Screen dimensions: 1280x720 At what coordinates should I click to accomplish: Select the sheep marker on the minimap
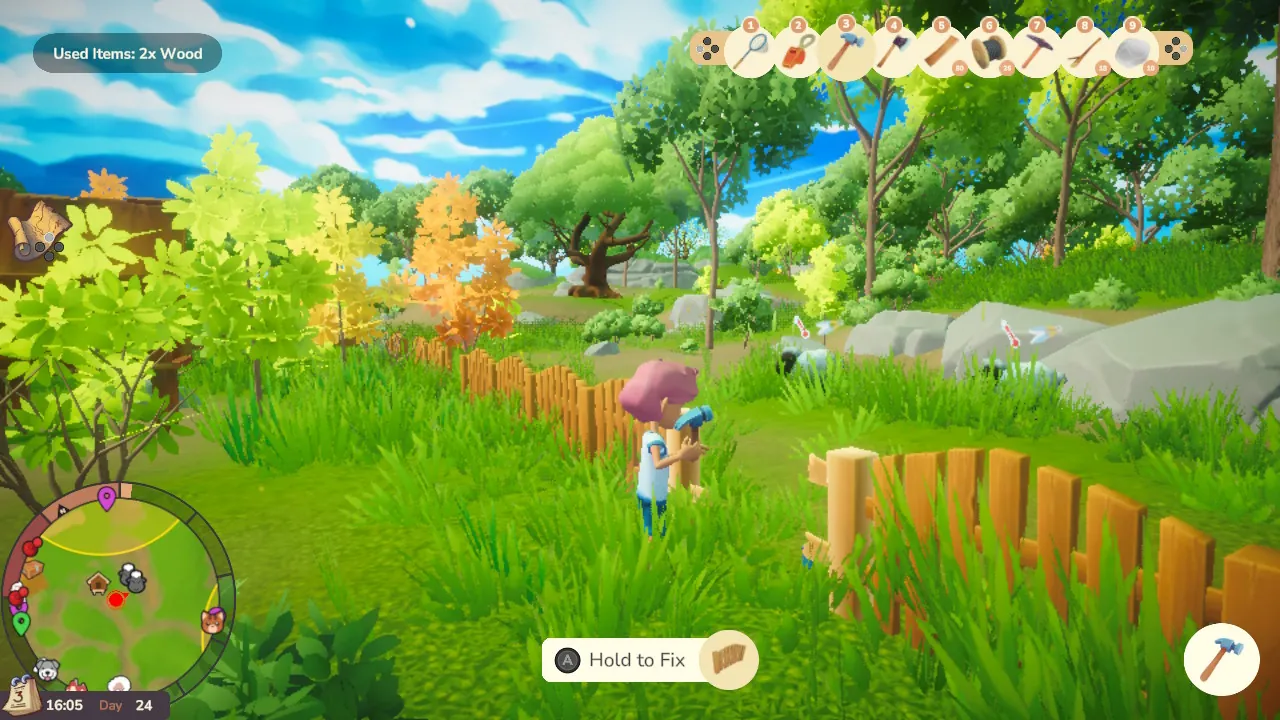[x=132, y=577]
